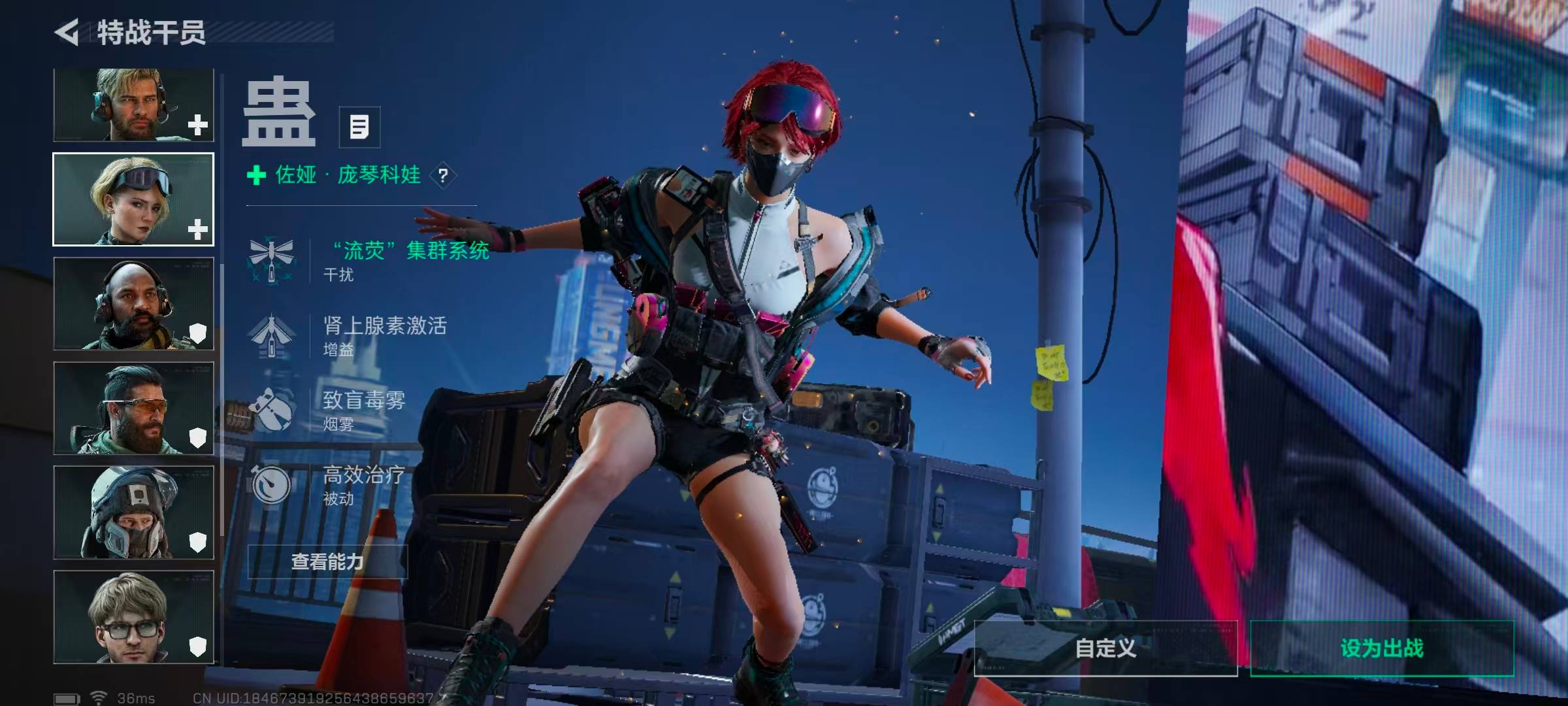Select the operator wearing orange sunglasses
Image resolution: width=1568 pixels, height=706 pixels.
tap(133, 408)
